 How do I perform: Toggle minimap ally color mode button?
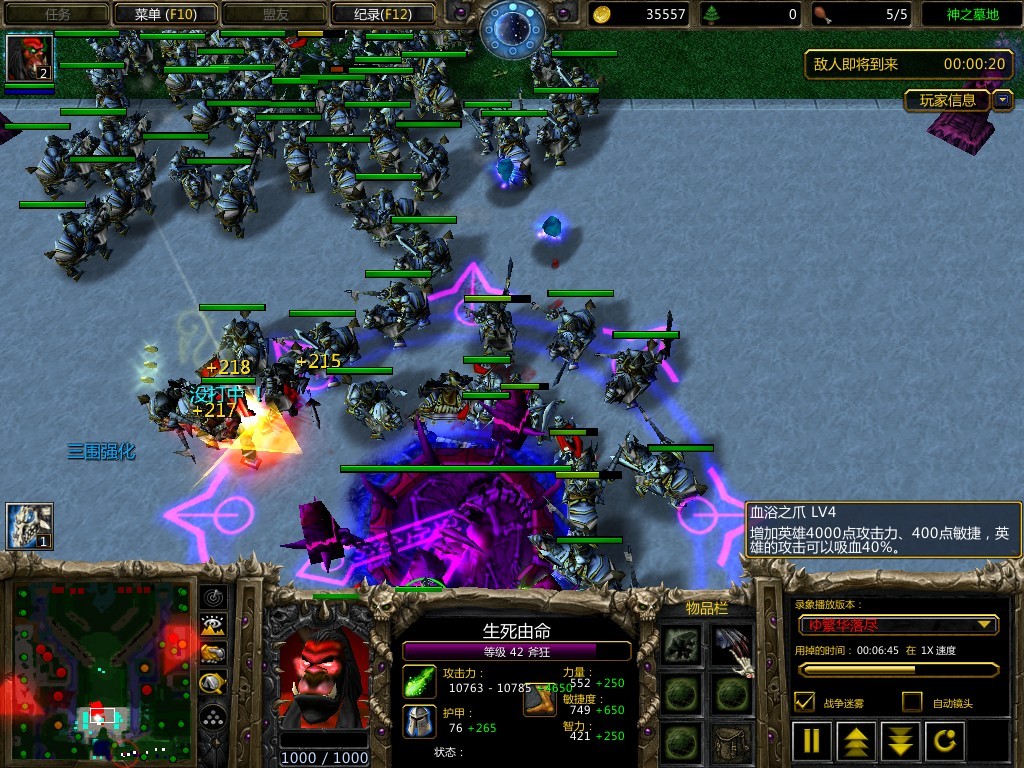[x=213, y=653]
